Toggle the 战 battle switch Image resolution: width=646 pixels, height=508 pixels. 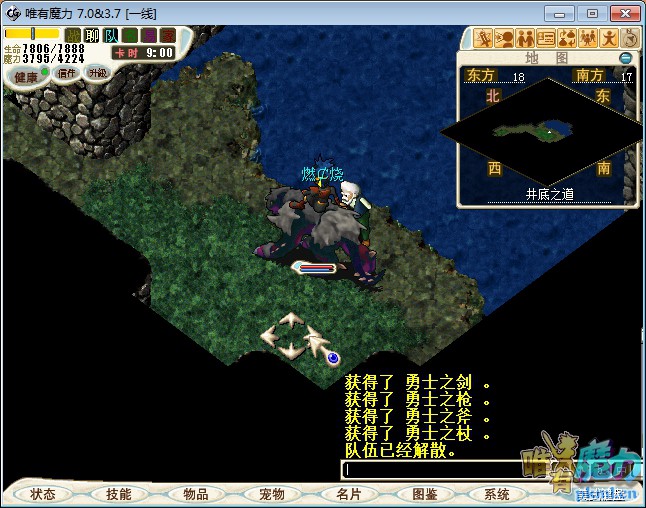click(73, 35)
